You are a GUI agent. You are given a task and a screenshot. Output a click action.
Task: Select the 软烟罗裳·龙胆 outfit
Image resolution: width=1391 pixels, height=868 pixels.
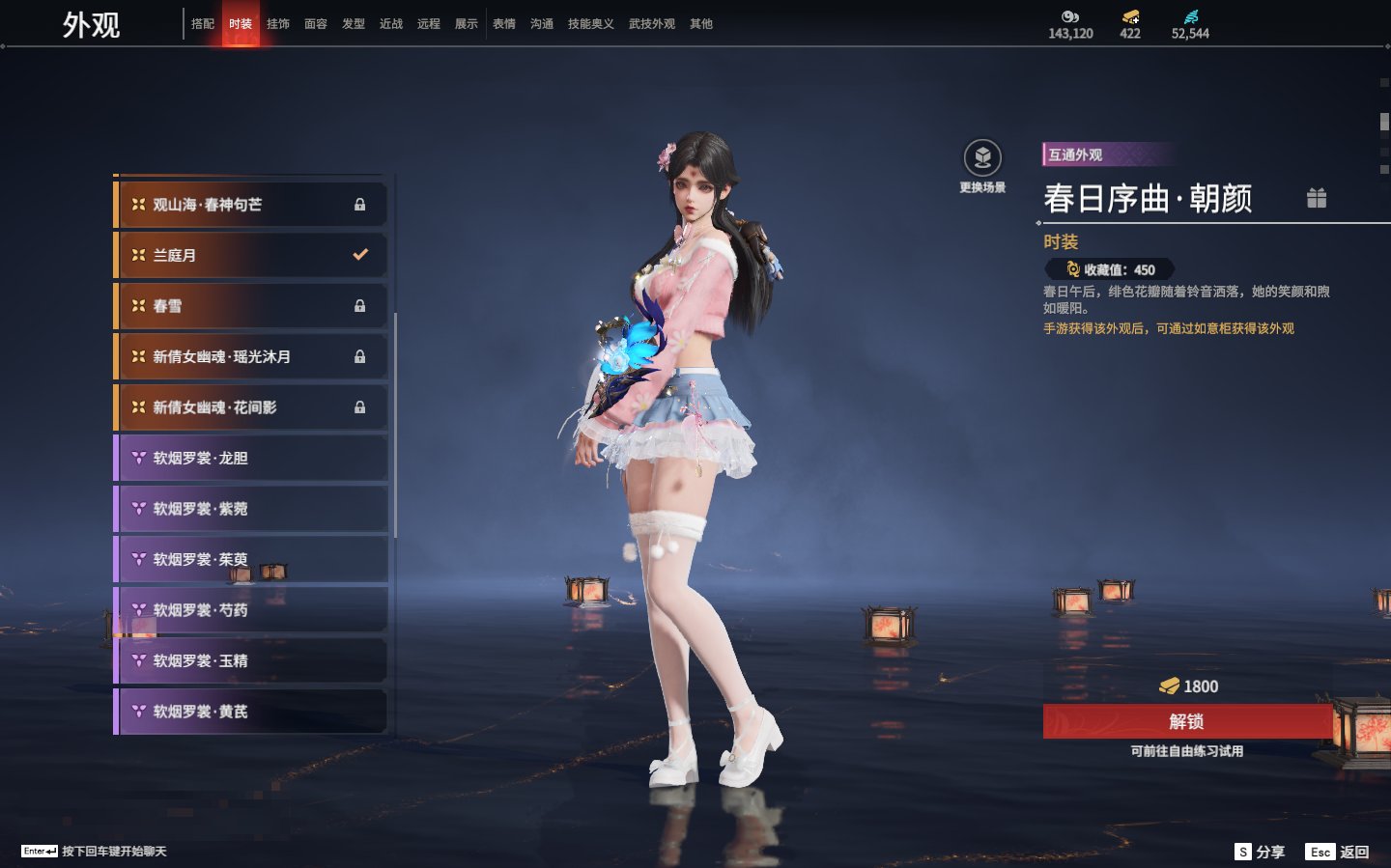click(x=251, y=458)
